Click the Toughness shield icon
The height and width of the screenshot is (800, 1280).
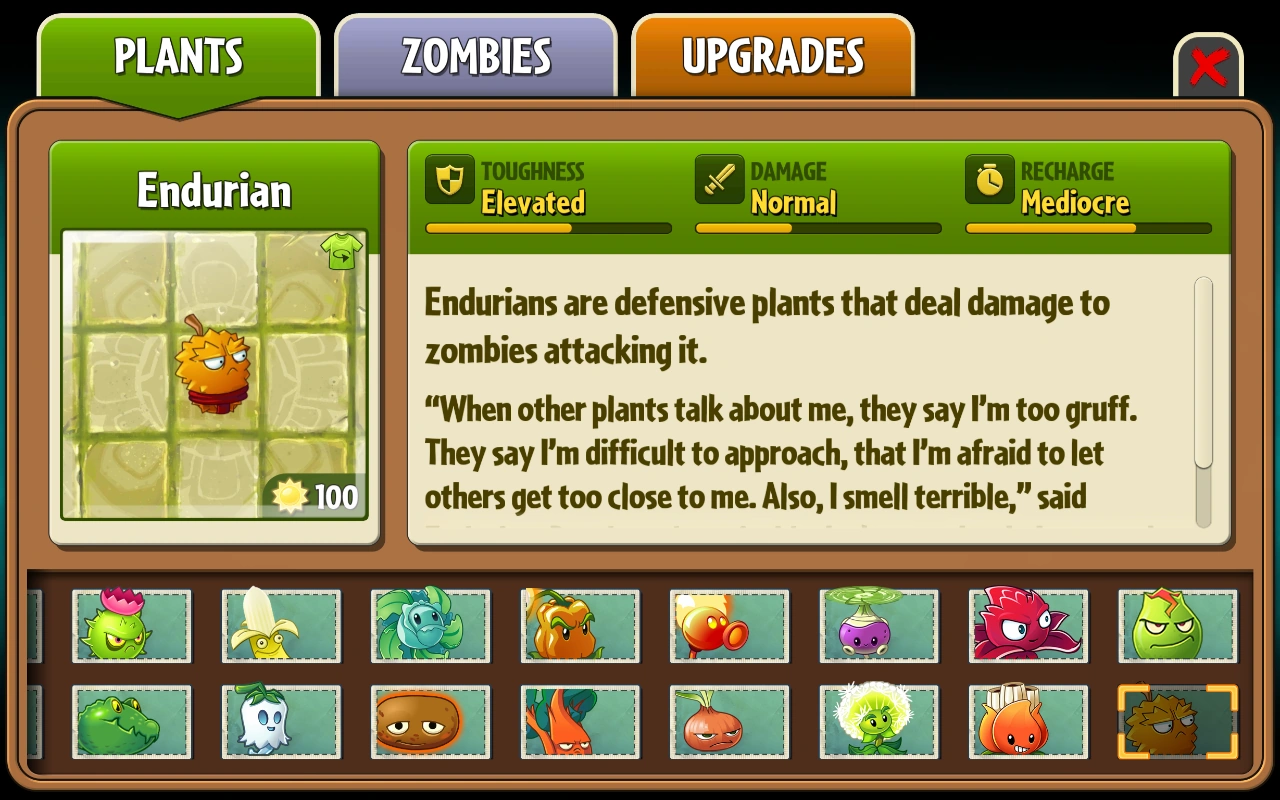[449, 181]
